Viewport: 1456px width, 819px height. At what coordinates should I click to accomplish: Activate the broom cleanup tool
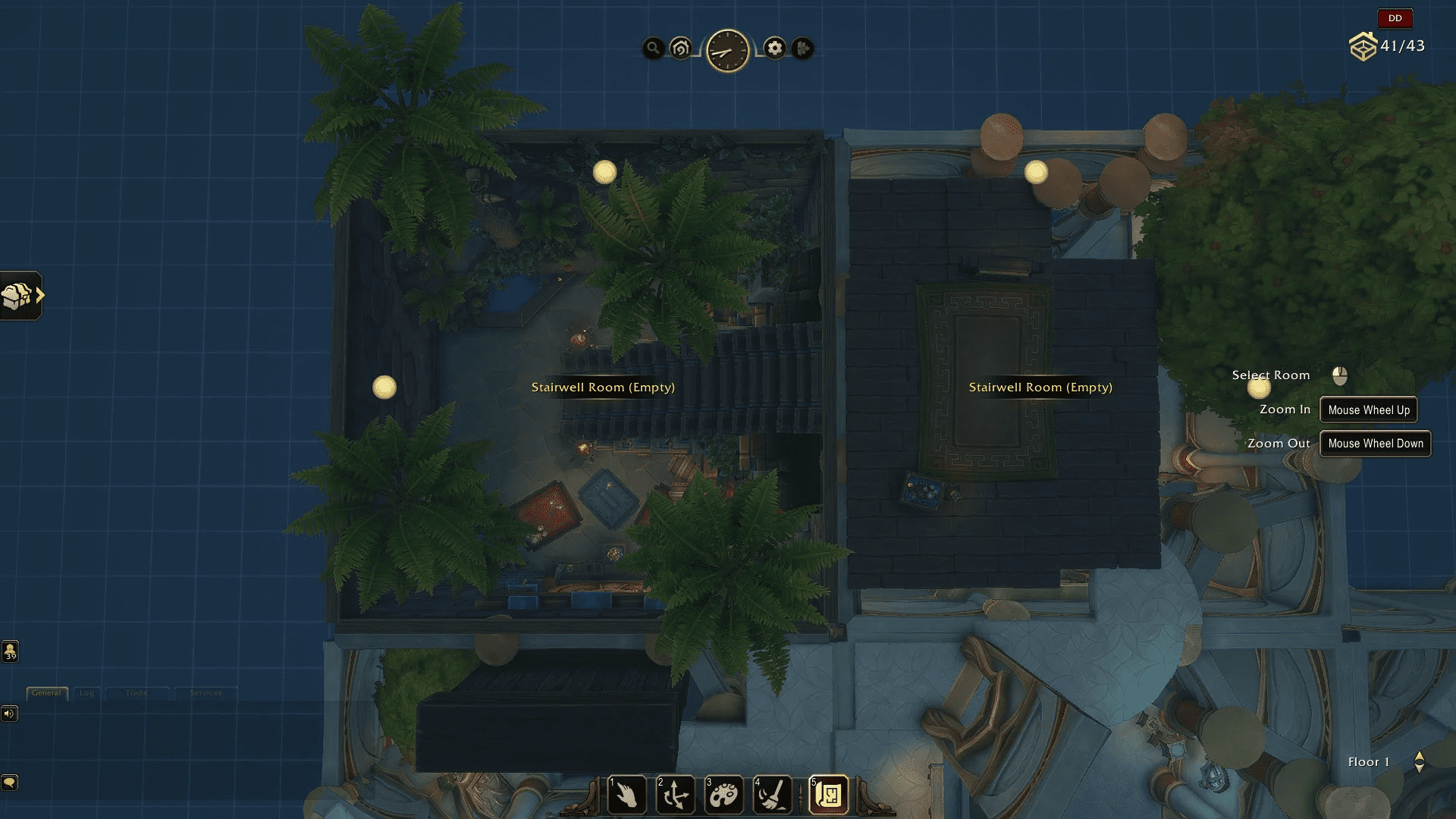(772, 795)
